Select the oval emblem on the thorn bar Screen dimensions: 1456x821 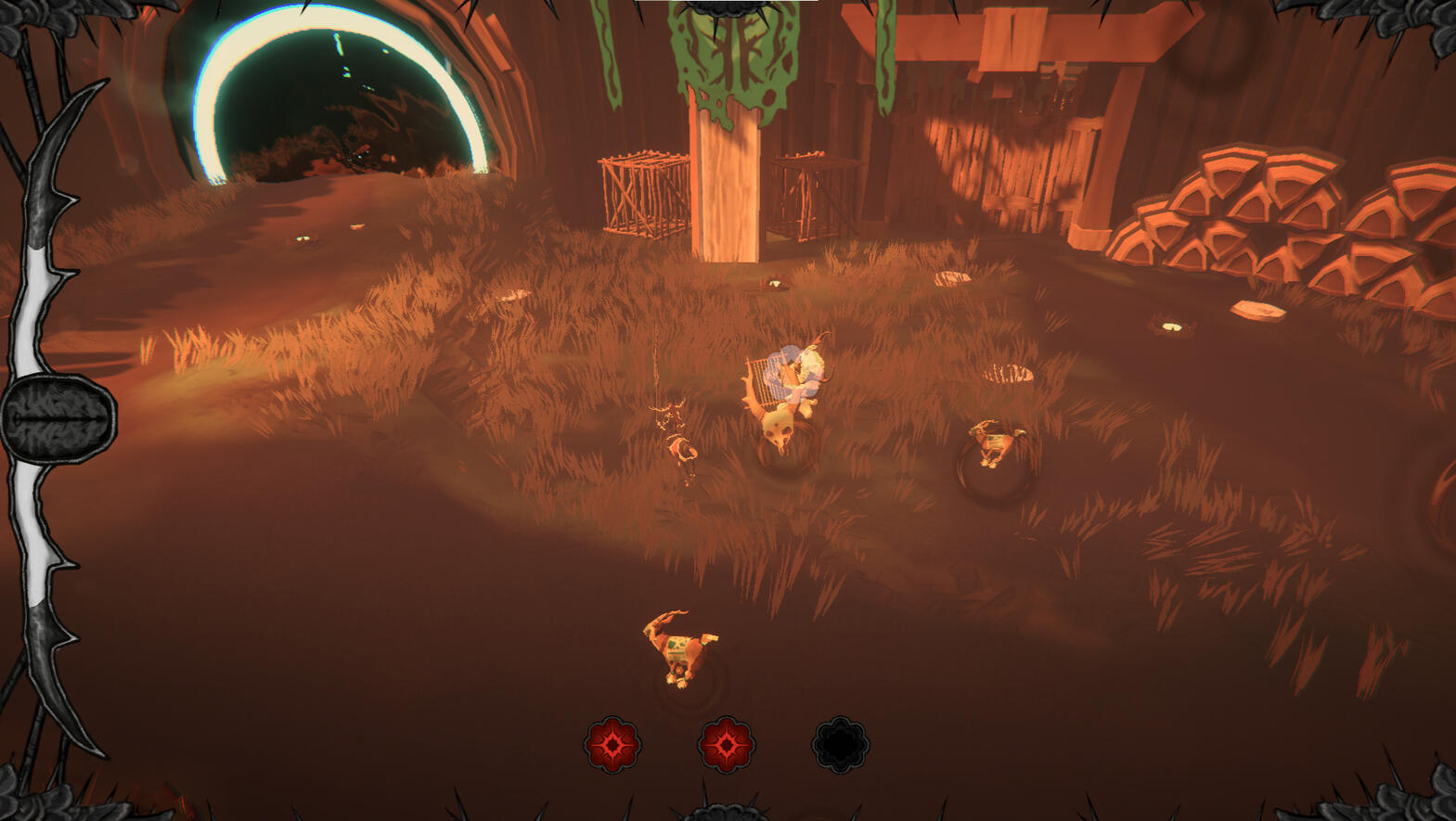coord(58,417)
